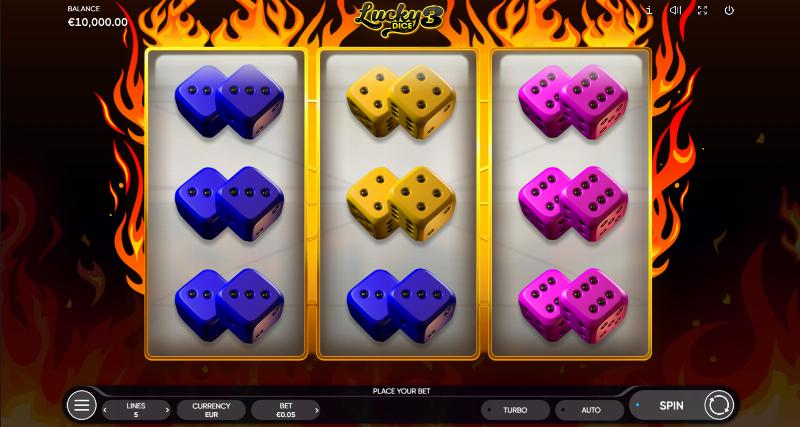Open the Currency EUR selector
This screenshot has width=800, height=427.
(211, 410)
